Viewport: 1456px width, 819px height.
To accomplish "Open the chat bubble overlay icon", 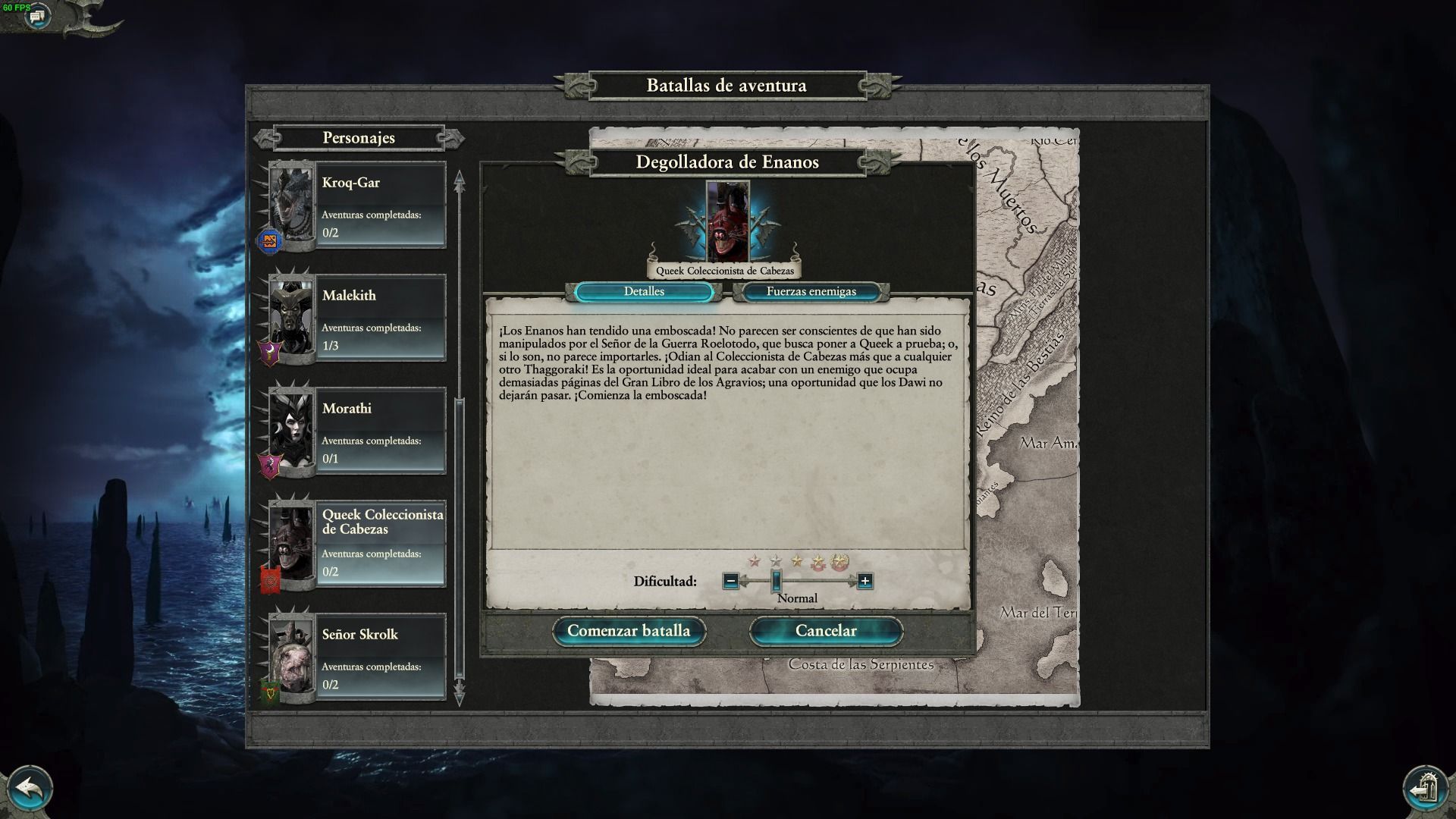I will pyautogui.click(x=36, y=15).
